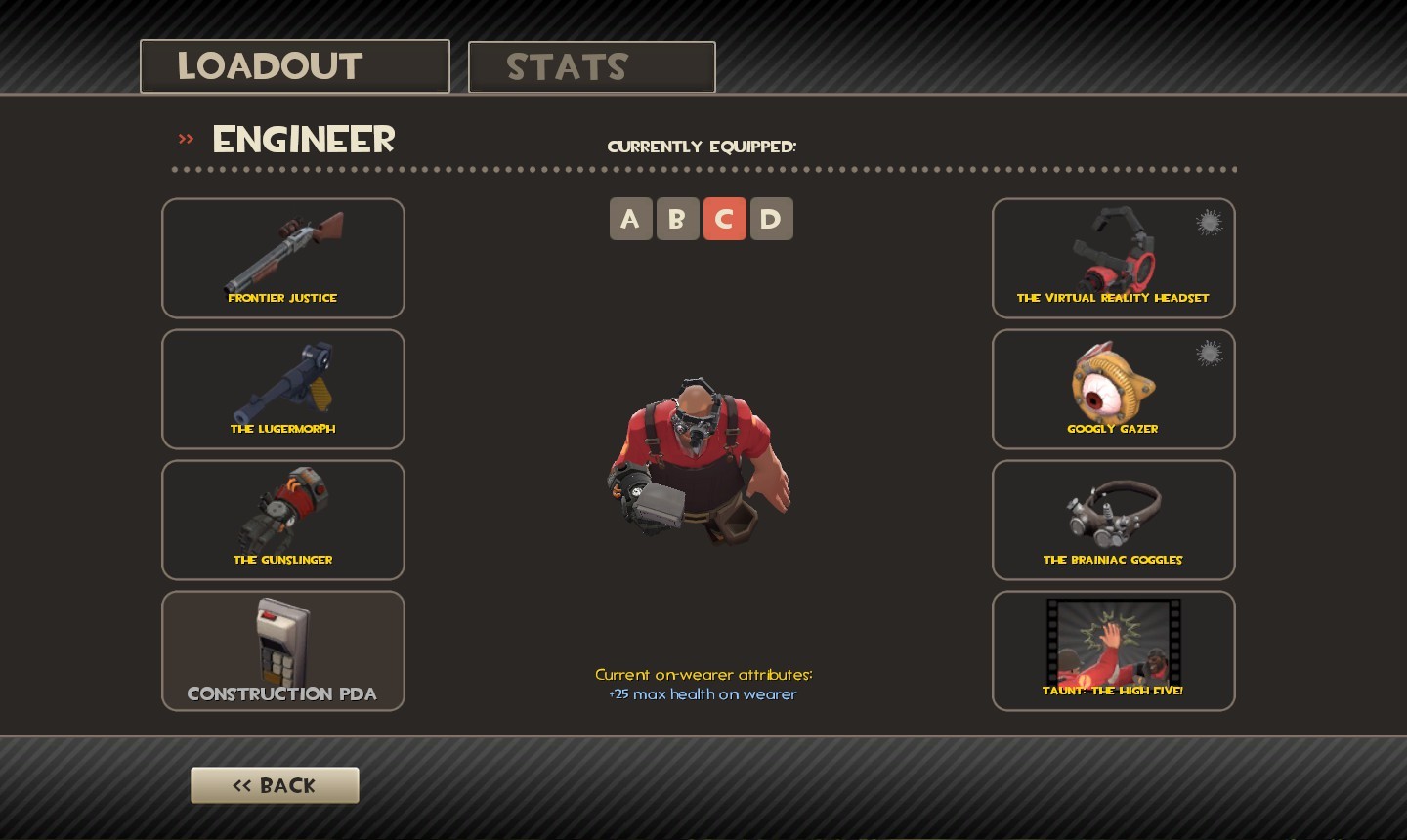1407x840 pixels.
Task: Click the paint splatter on Googly Gazer
Action: click(x=1209, y=355)
